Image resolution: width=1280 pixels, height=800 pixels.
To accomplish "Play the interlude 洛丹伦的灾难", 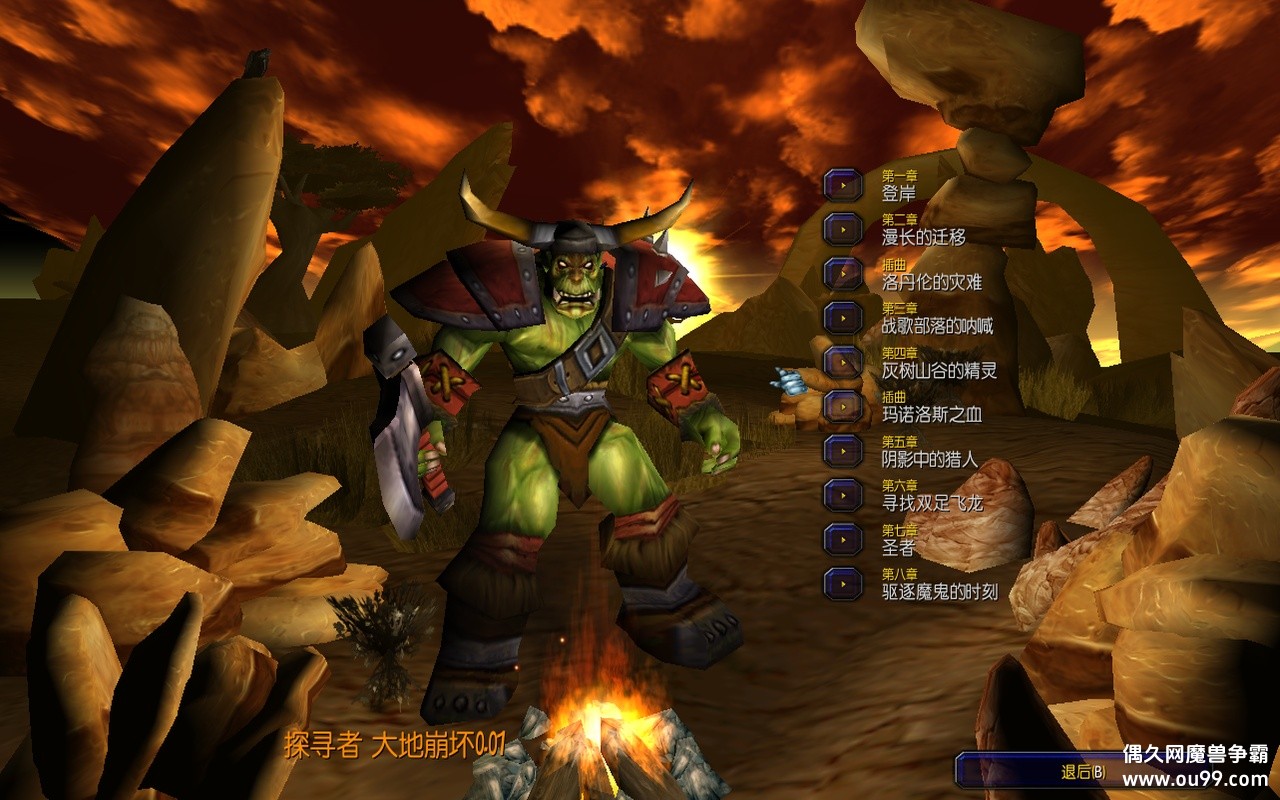I will [843, 273].
